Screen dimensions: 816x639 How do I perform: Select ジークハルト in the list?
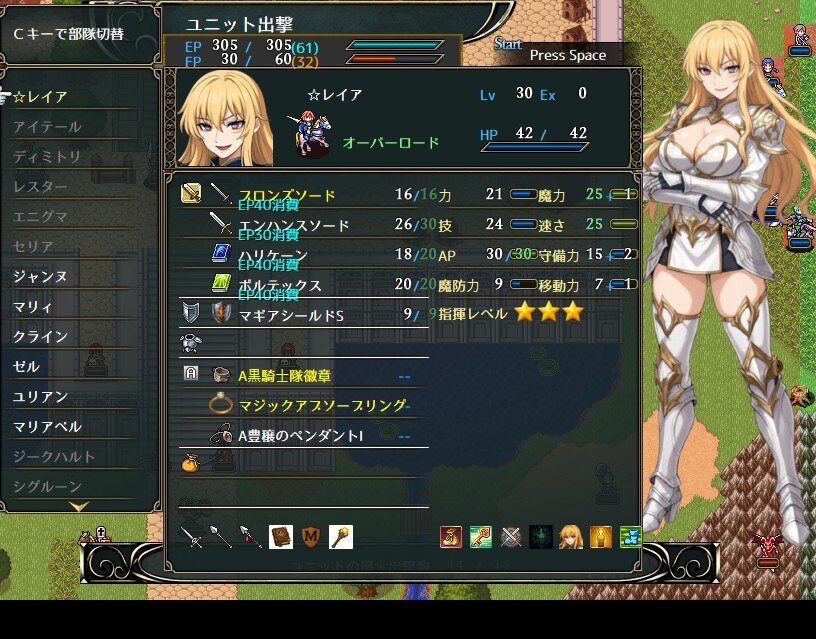[x=54, y=457]
